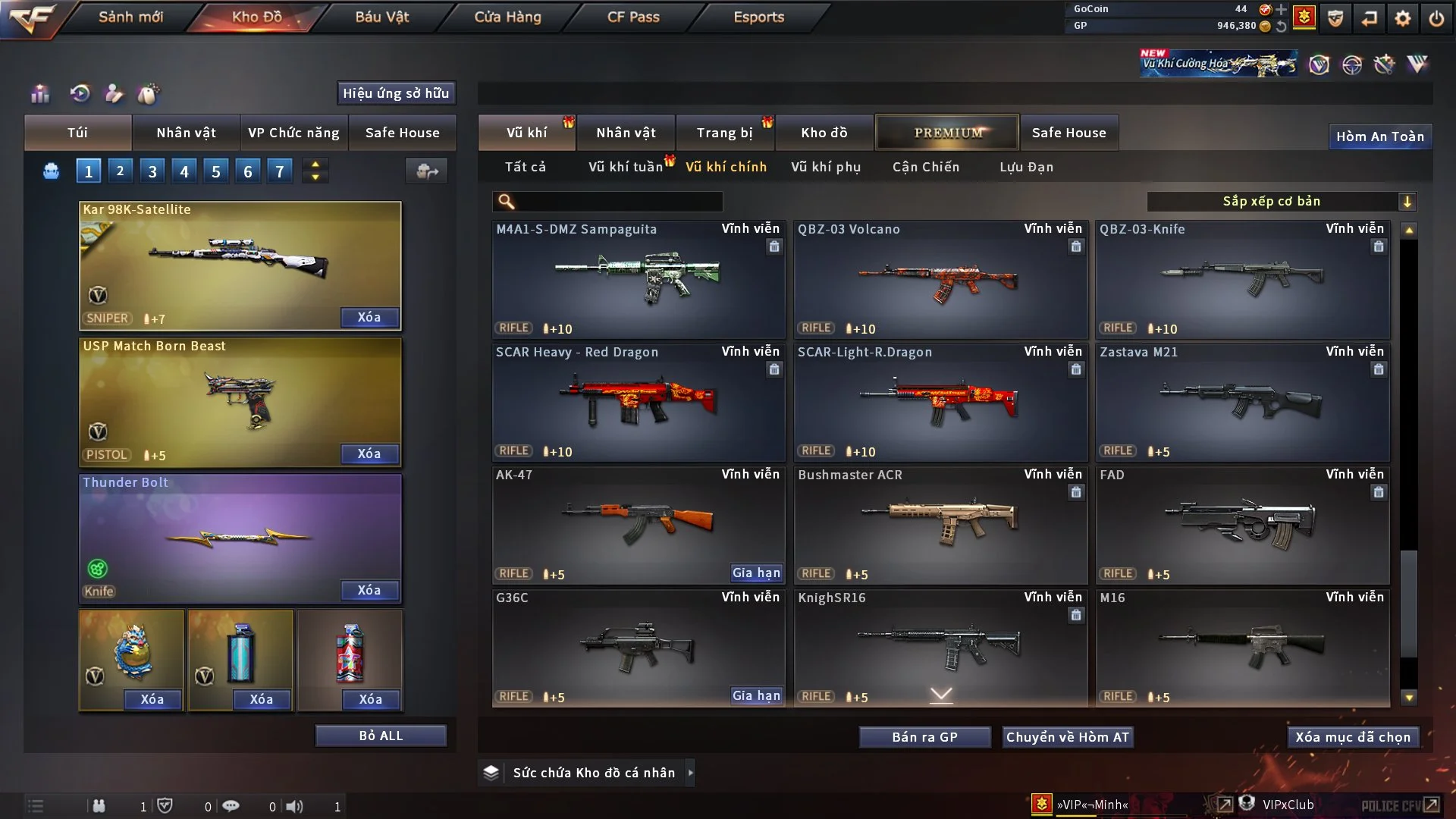Choose bag preset number 3

tap(152, 171)
